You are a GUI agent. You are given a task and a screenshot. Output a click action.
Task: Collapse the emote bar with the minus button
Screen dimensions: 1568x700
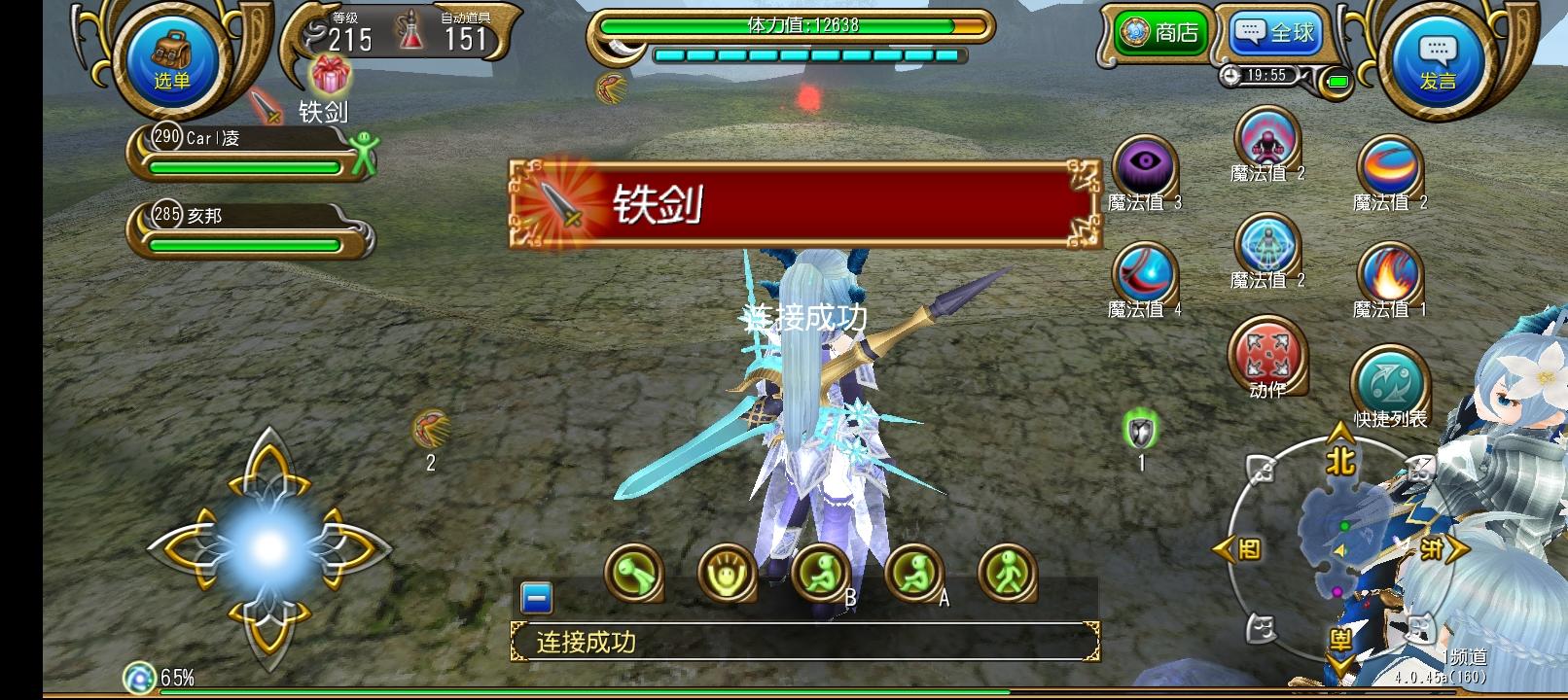536,599
